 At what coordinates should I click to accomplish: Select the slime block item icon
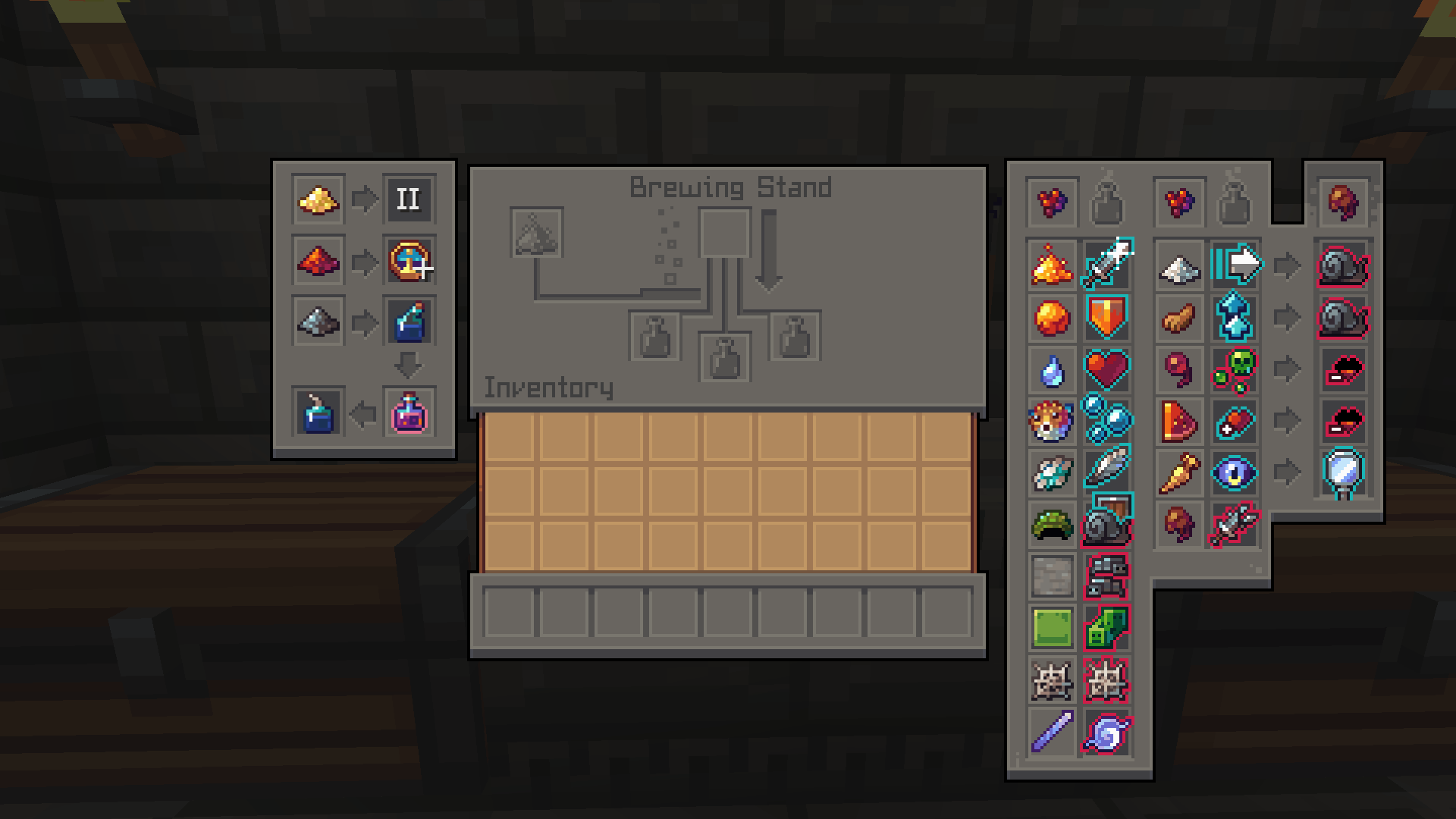[x=1051, y=627]
